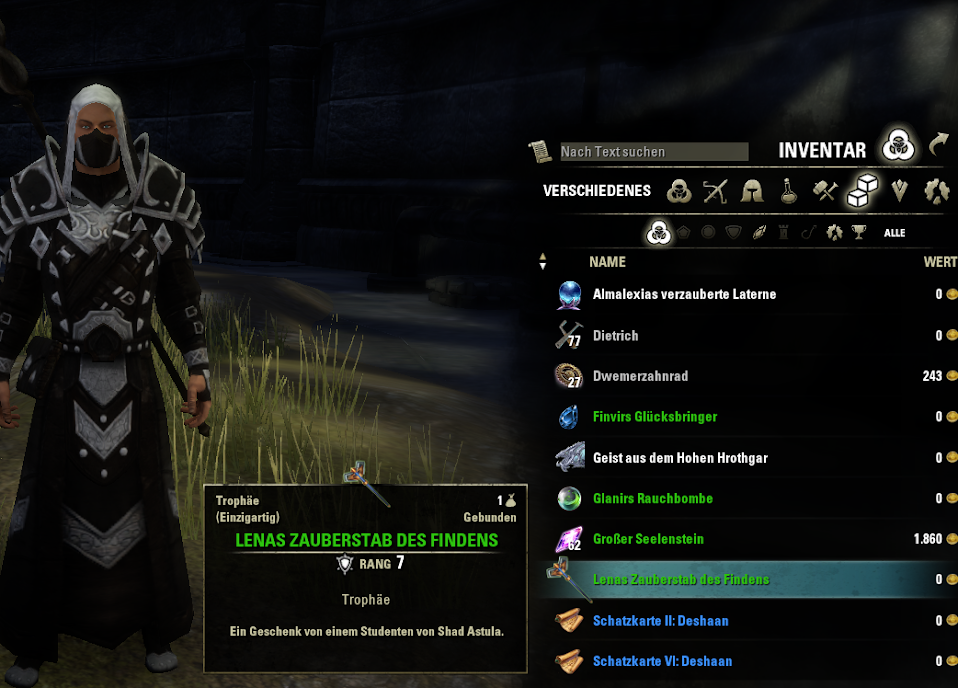Viewport: 958px width, 688px height.
Task: Open the weapons filter with crossed sword and bow
Action: [715, 190]
